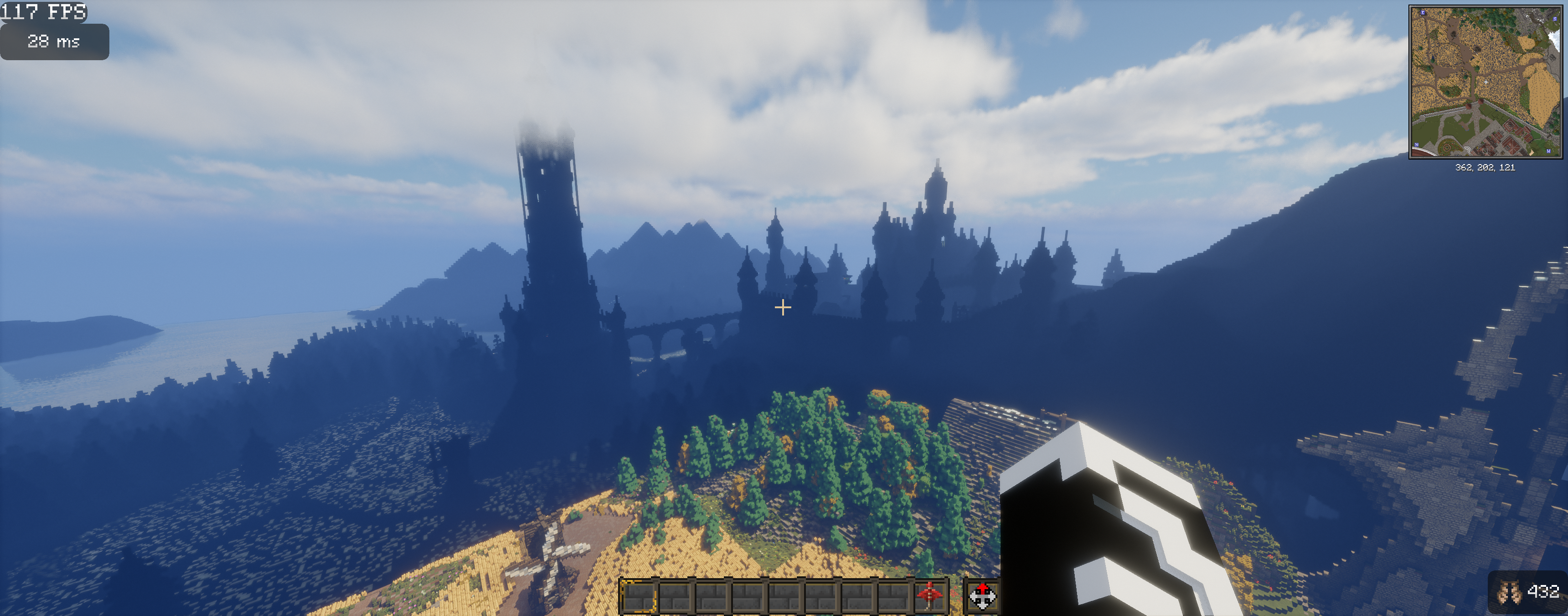Click the offhand slot with the arrows icon

982,596
